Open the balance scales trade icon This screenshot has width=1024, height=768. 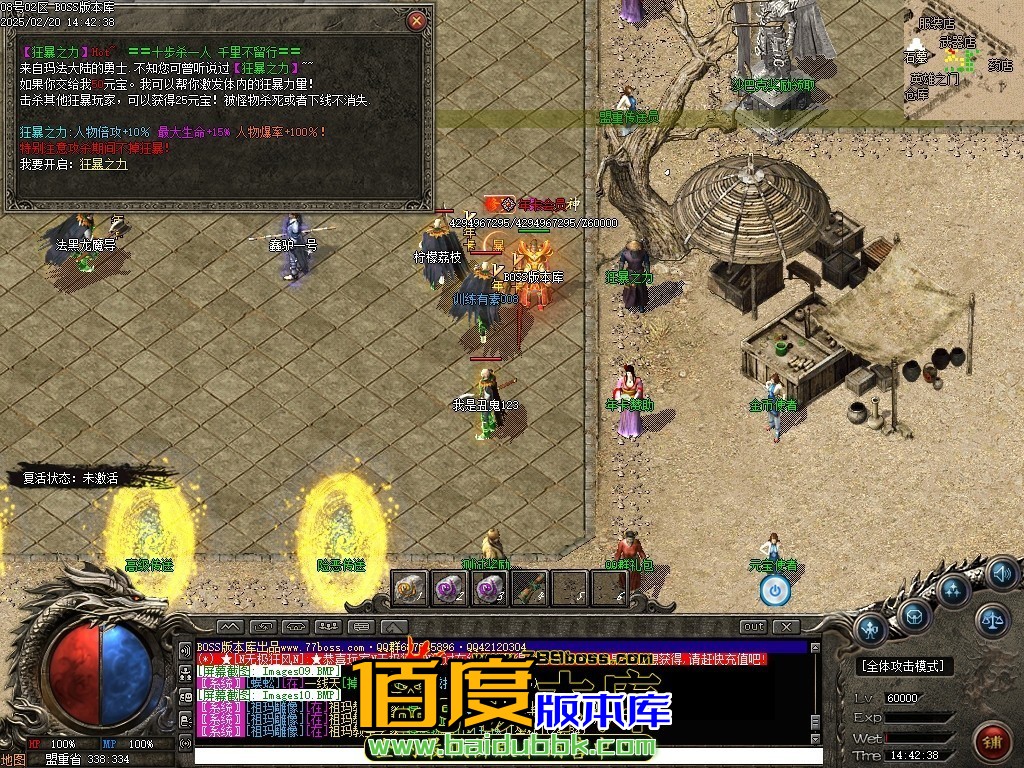click(993, 620)
